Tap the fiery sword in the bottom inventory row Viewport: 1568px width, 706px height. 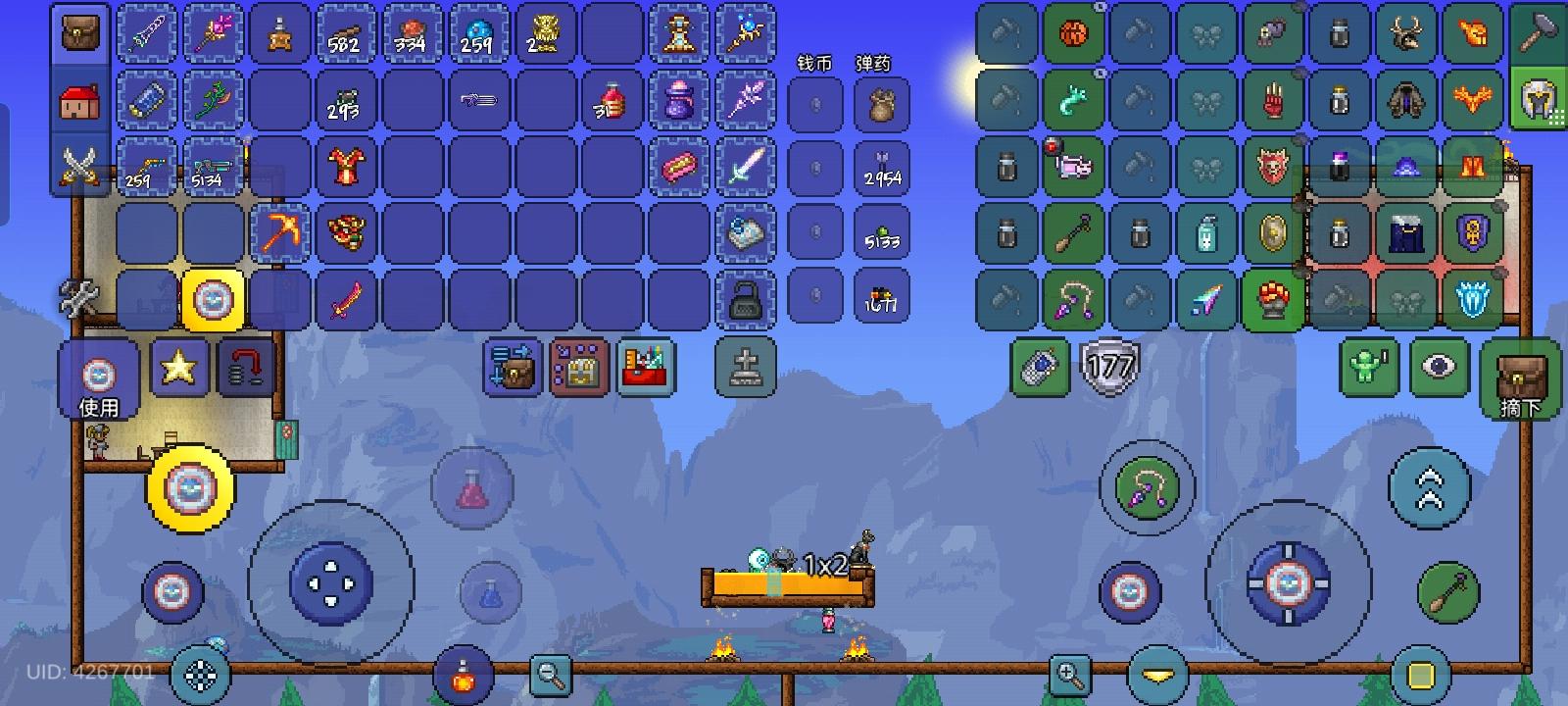tap(348, 300)
